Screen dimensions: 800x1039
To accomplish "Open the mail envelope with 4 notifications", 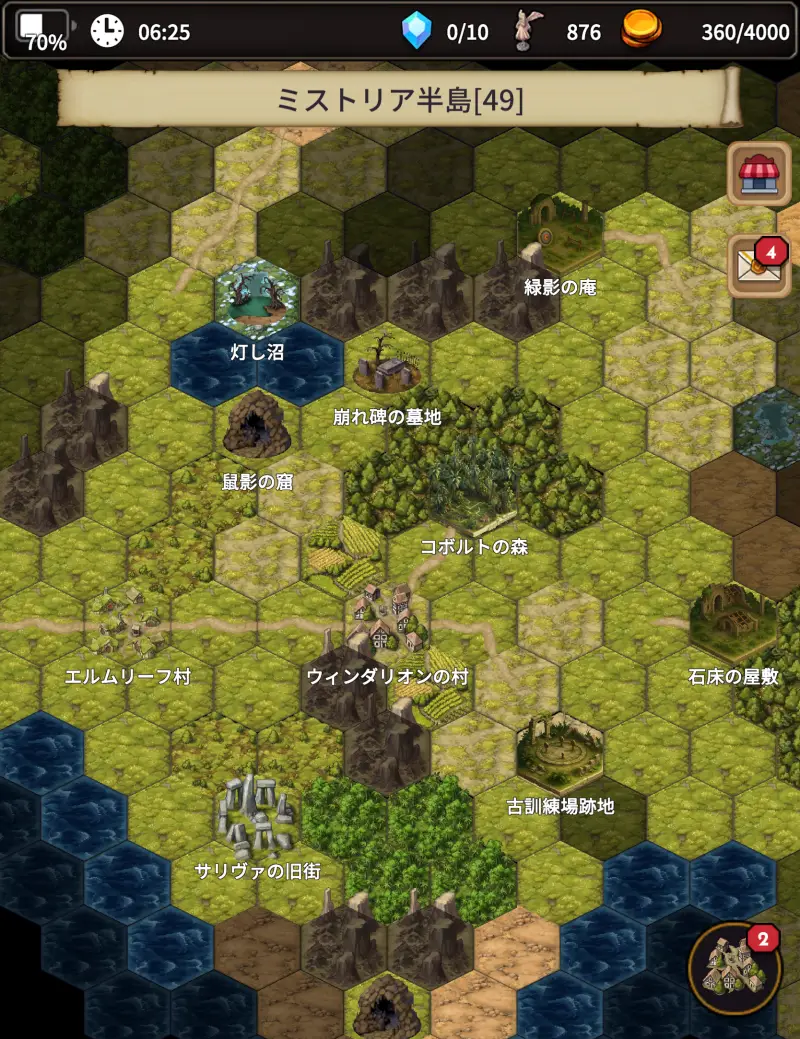I will tap(758, 265).
